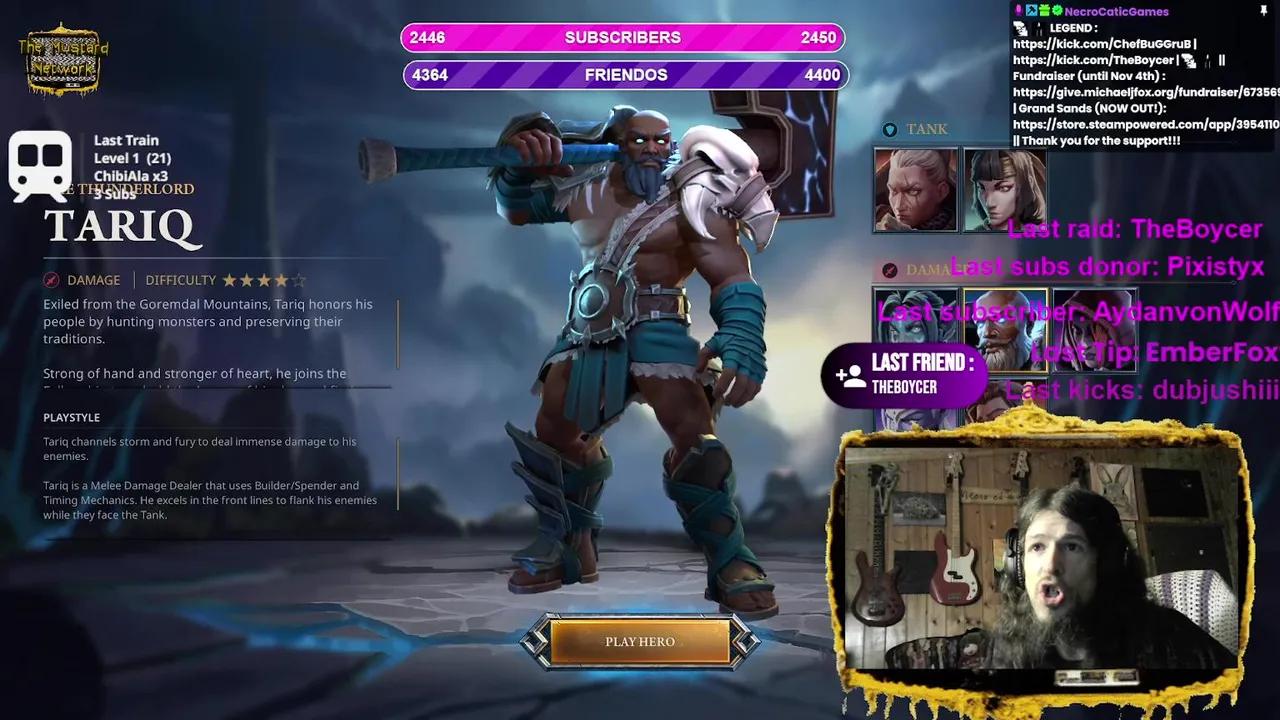Viewport: 1280px width, 720px height.
Task: Click the moderator sword badge in chat header
Action: (1032, 11)
